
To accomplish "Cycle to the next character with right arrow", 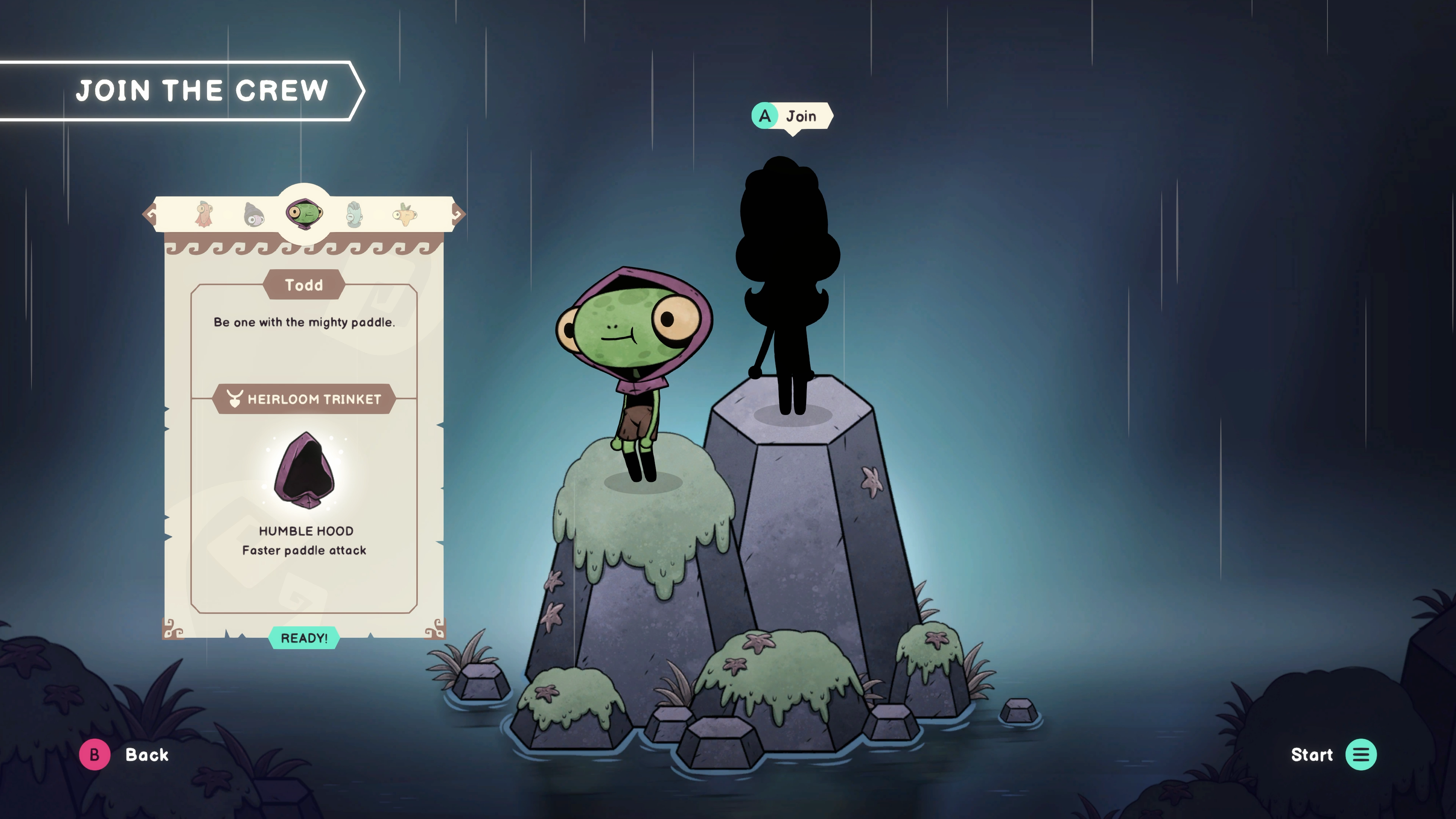I will tap(458, 213).
